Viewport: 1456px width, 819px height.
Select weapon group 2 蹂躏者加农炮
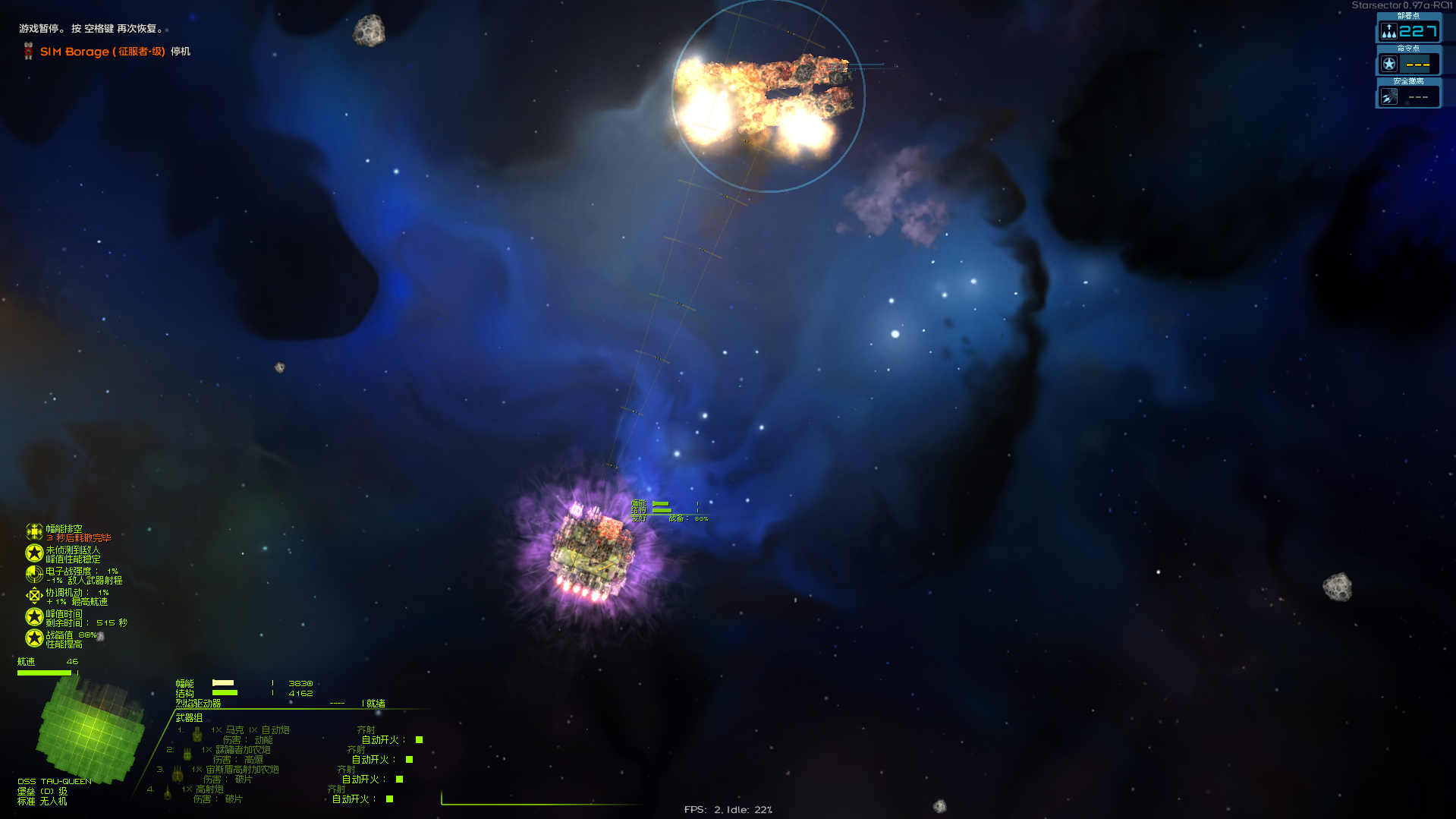[237, 750]
